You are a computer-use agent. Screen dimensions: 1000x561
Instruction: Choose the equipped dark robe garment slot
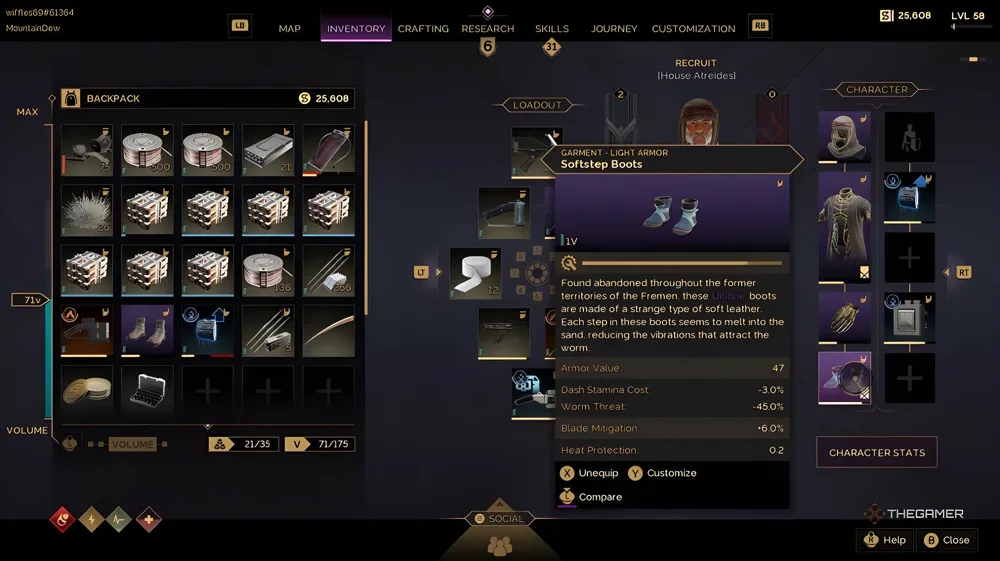click(845, 226)
